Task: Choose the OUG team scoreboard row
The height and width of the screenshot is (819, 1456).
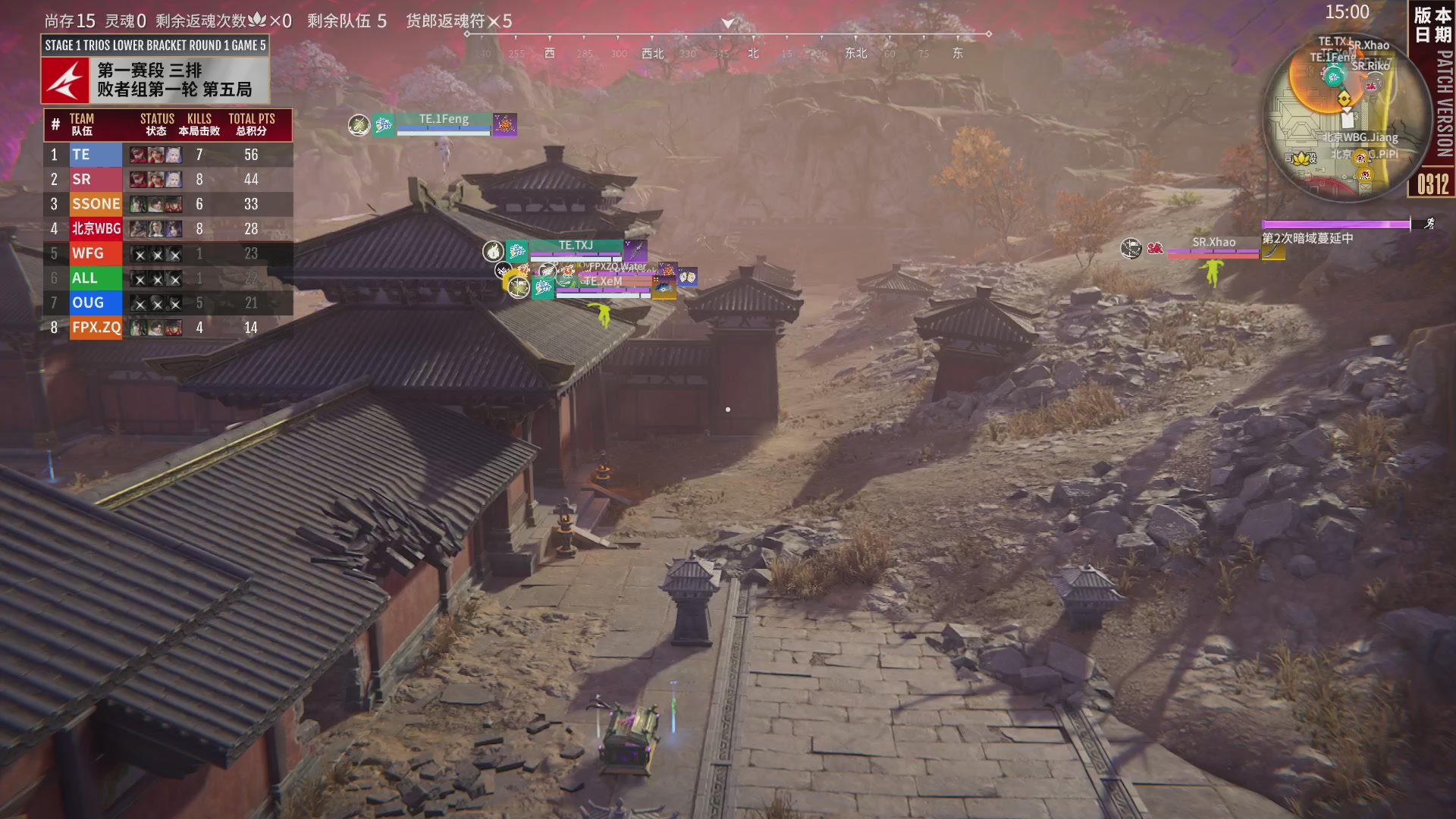Action: tap(168, 303)
